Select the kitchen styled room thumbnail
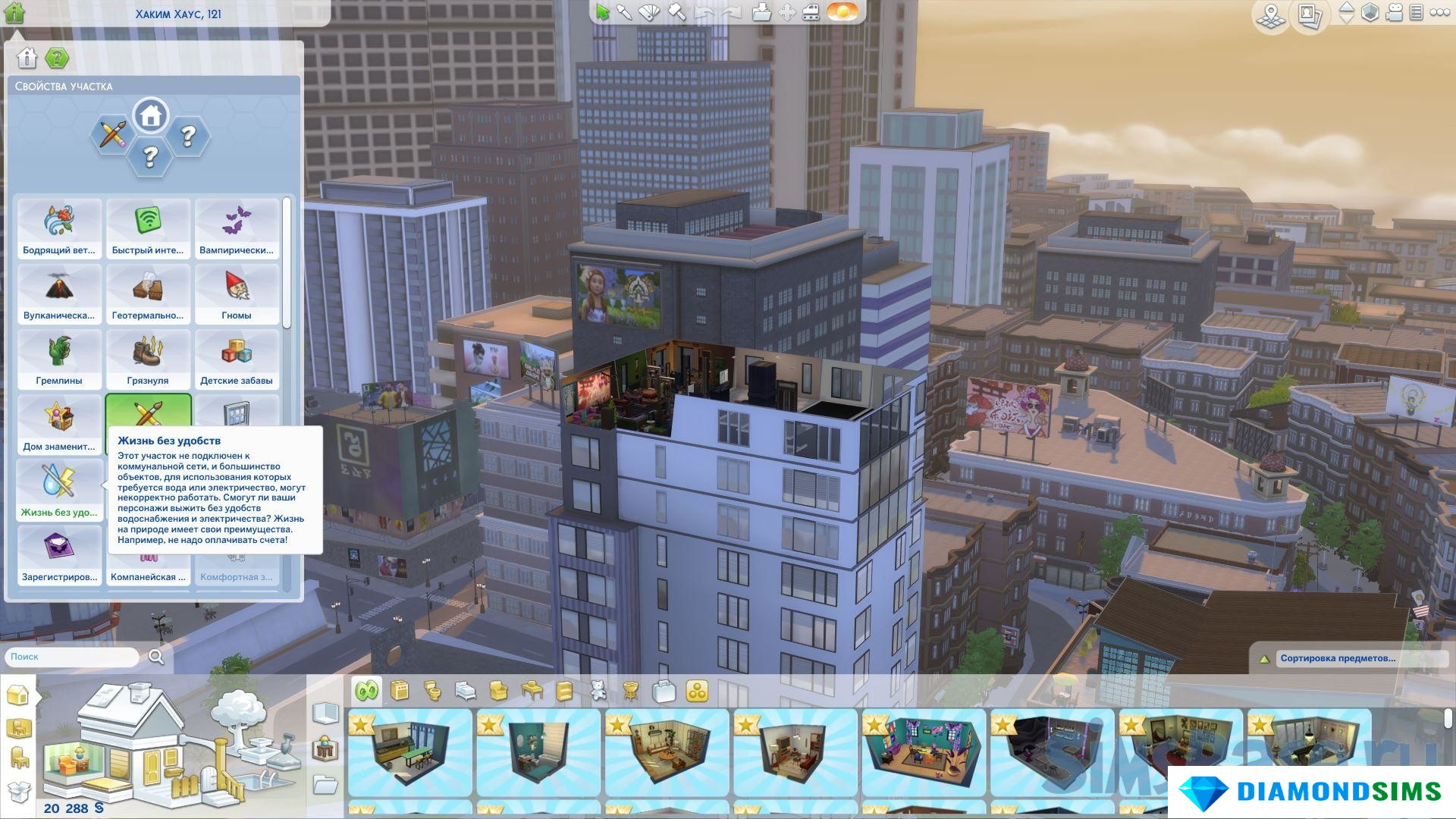 click(x=409, y=752)
